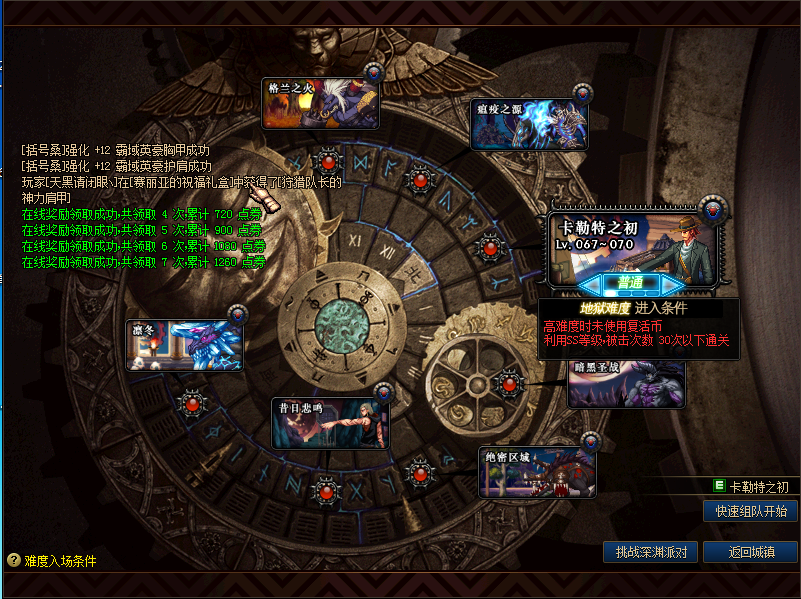Choose the 瘟疫之源 dungeon
The image size is (801, 599).
[529, 124]
